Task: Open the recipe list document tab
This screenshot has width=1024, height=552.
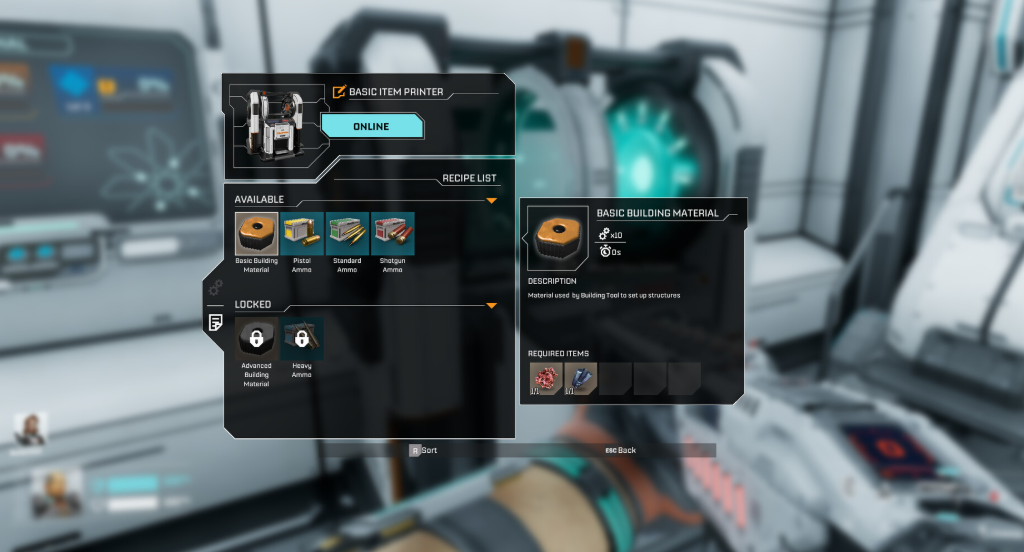Action: (214, 322)
